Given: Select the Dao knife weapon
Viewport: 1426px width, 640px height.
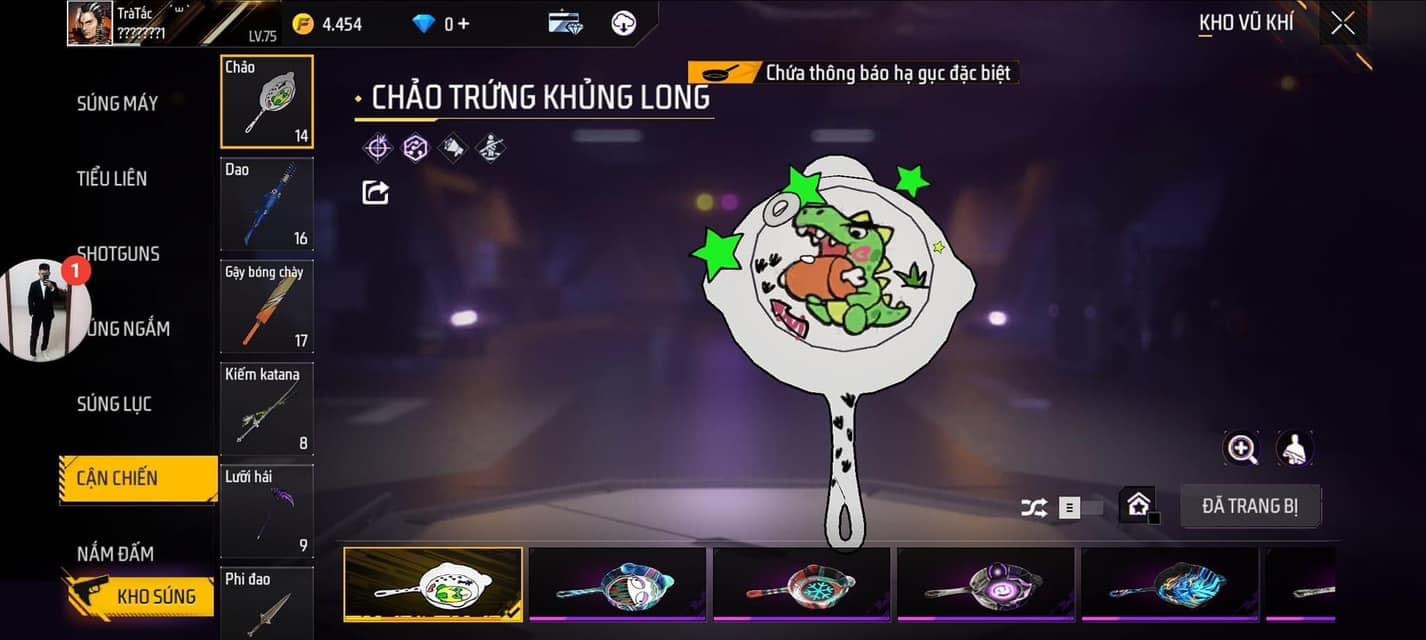Looking at the screenshot, I should tap(266, 204).
